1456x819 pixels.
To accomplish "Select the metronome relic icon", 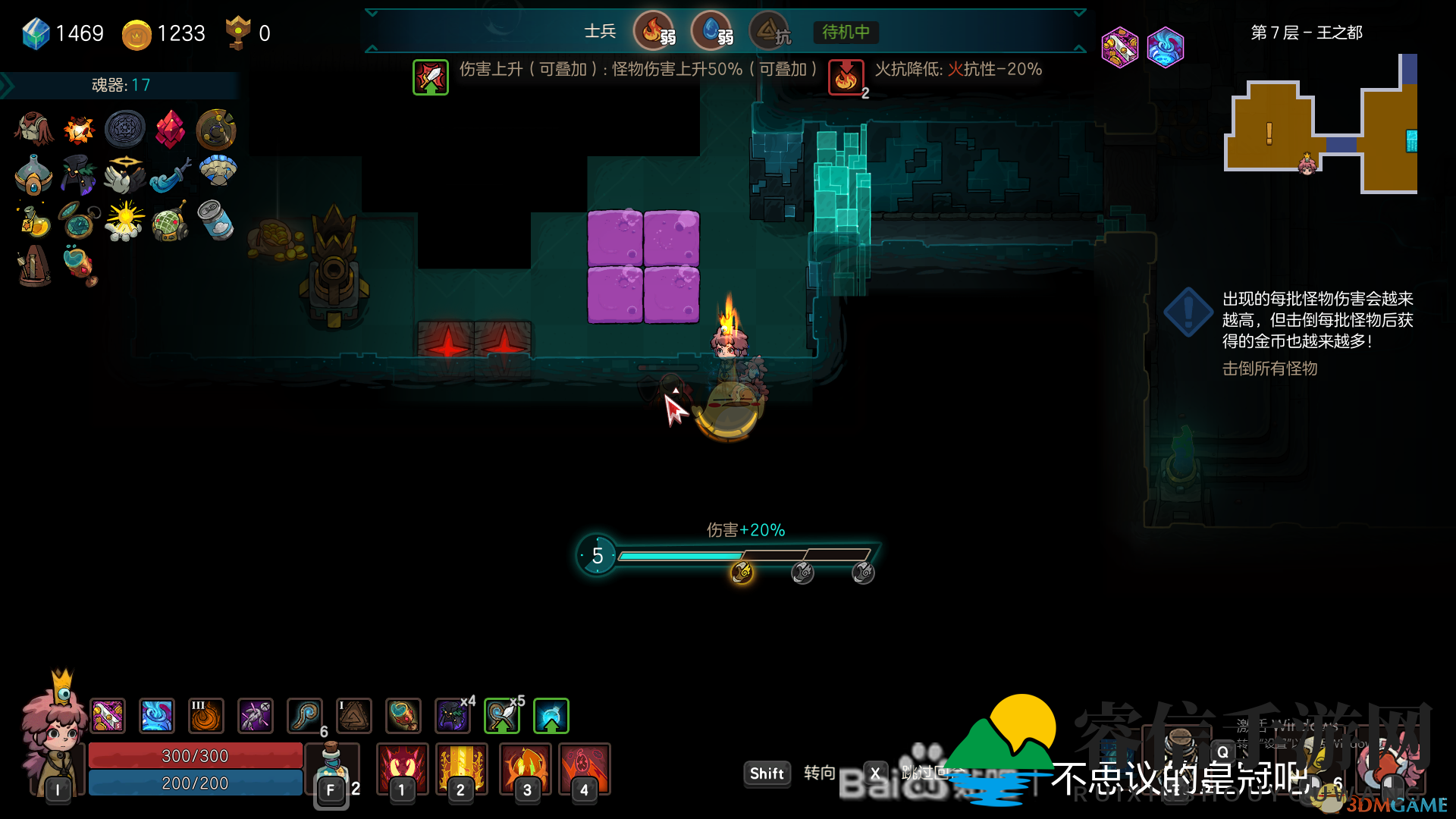I will pyautogui.click(x=34, y=265).
